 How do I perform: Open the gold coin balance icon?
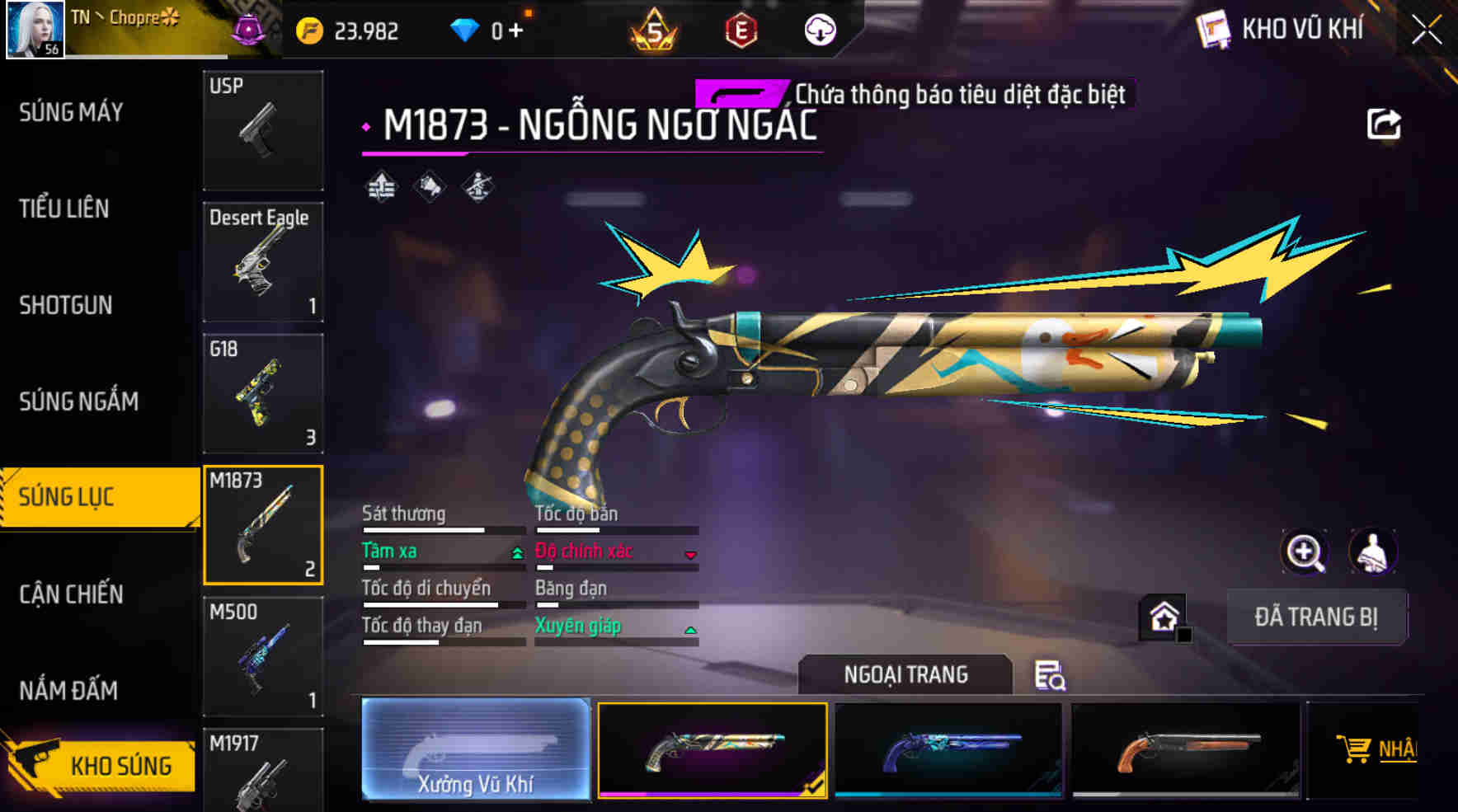[x=307, y=30]
